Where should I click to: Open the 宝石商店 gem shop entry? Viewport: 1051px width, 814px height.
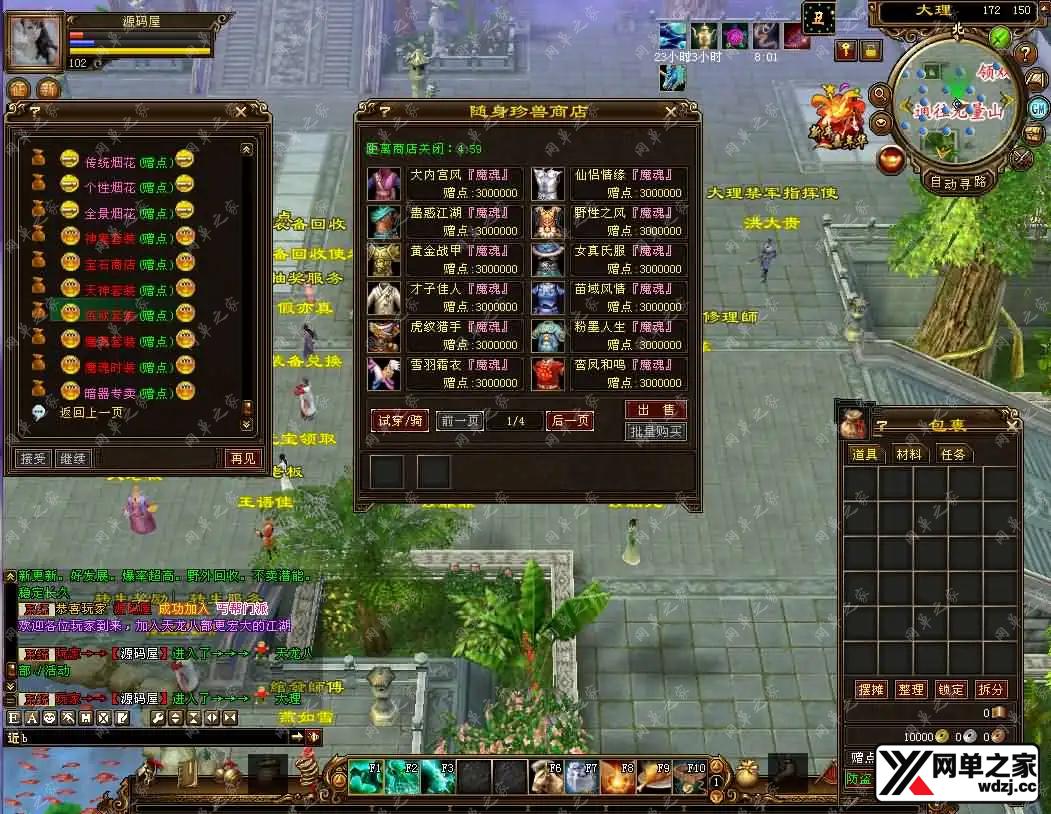pyautogui.click(x=111, y=264)
